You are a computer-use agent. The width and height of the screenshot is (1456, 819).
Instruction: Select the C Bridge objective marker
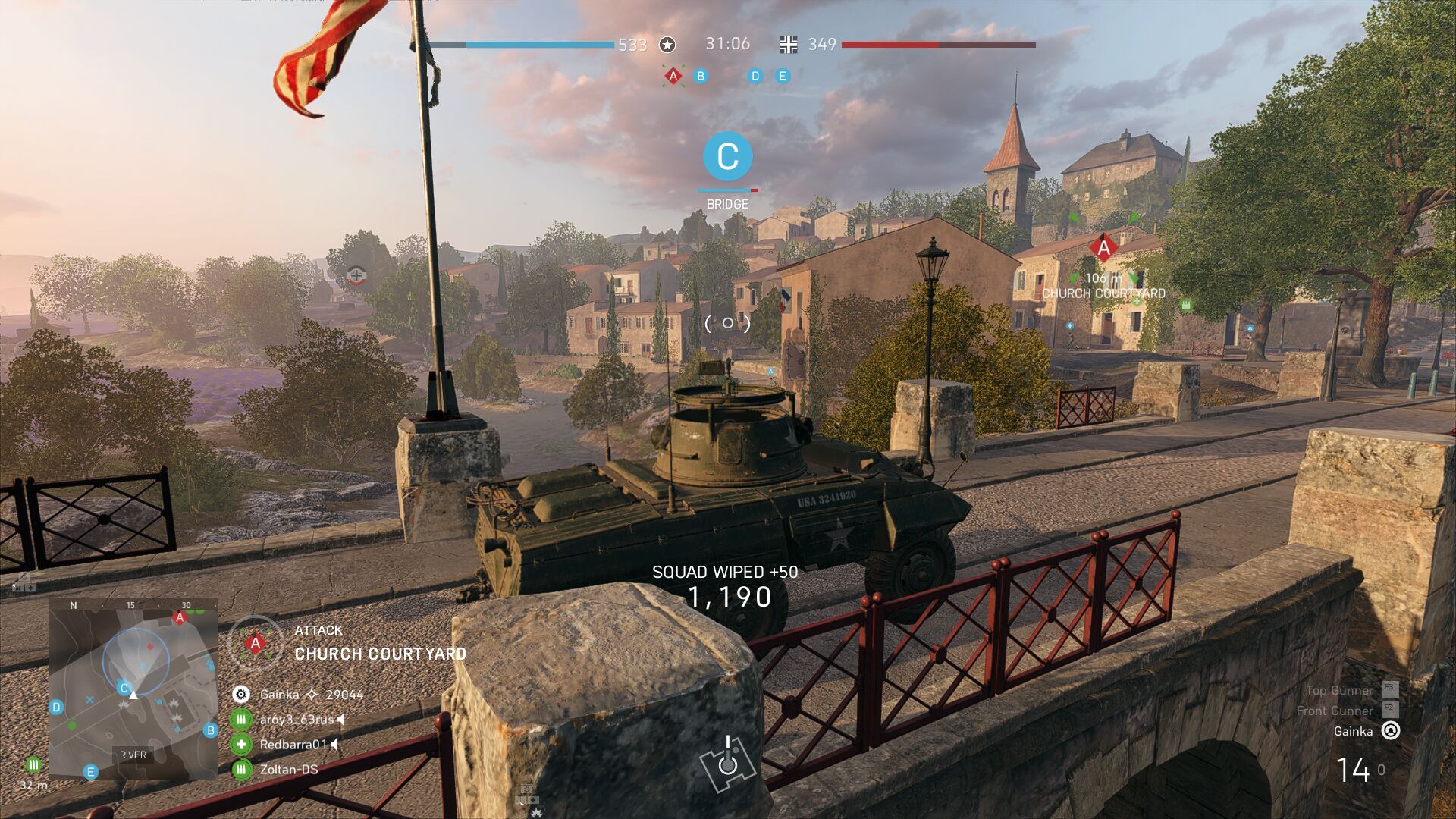click(x=727, y=156)
